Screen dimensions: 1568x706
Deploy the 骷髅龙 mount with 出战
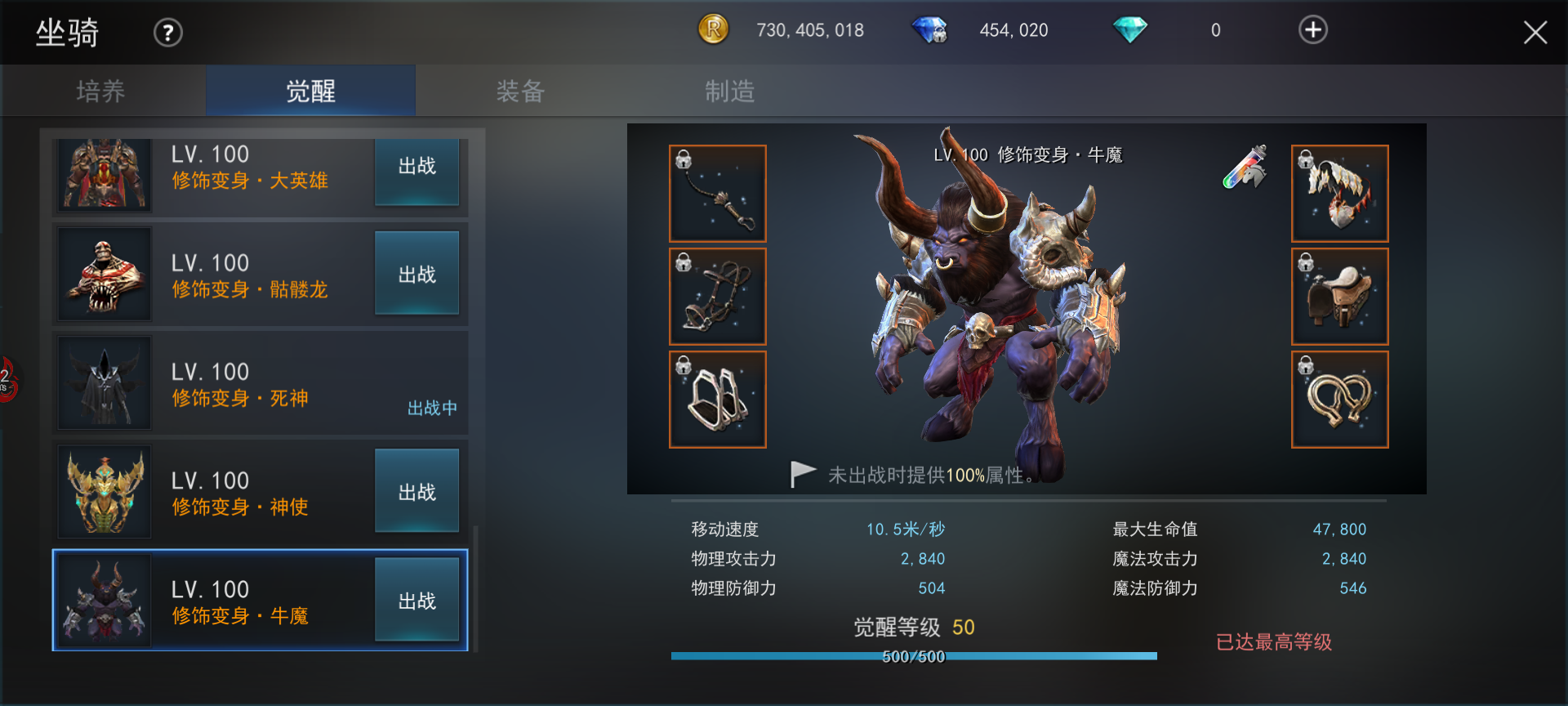point(416,274)
